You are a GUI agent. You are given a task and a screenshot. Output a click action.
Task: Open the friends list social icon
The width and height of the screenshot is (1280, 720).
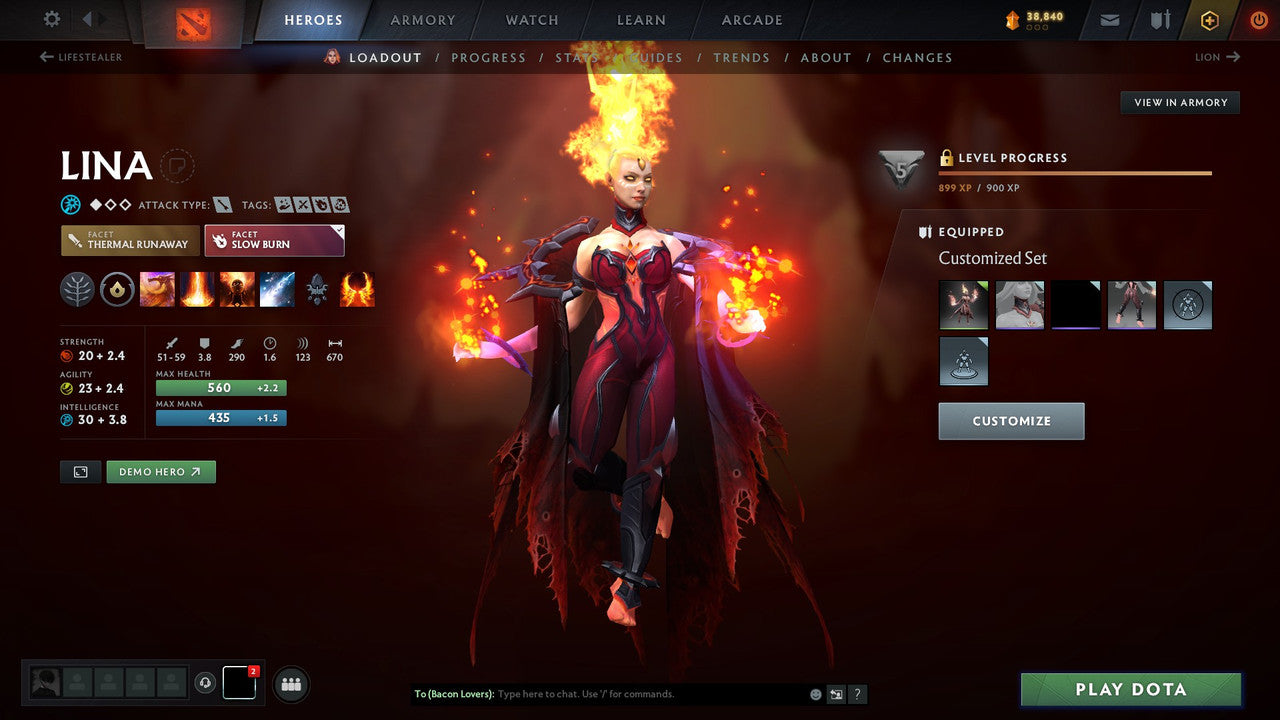(x=290, y=684)
